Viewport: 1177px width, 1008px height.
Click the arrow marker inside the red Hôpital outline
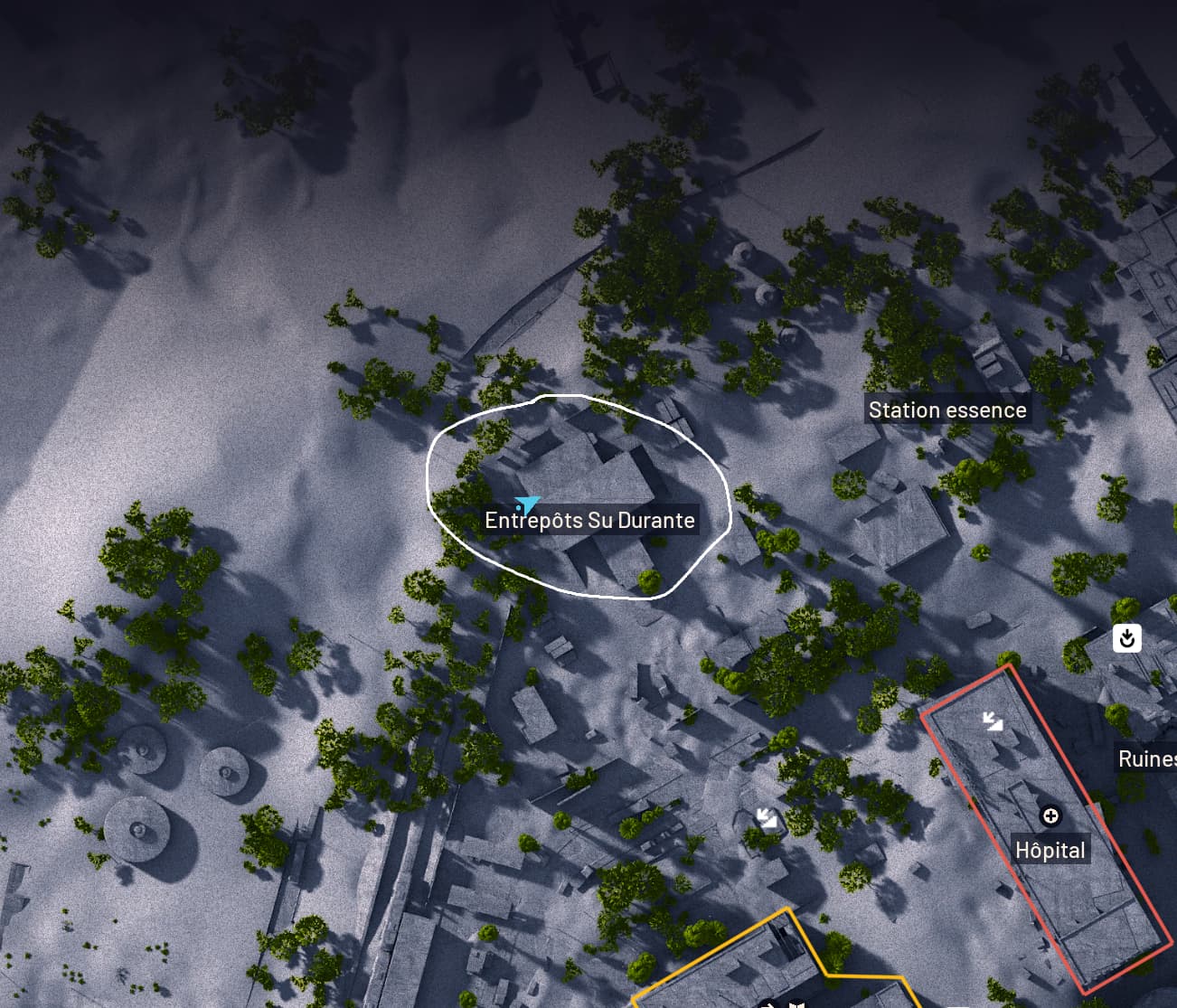tap(993, 721)
